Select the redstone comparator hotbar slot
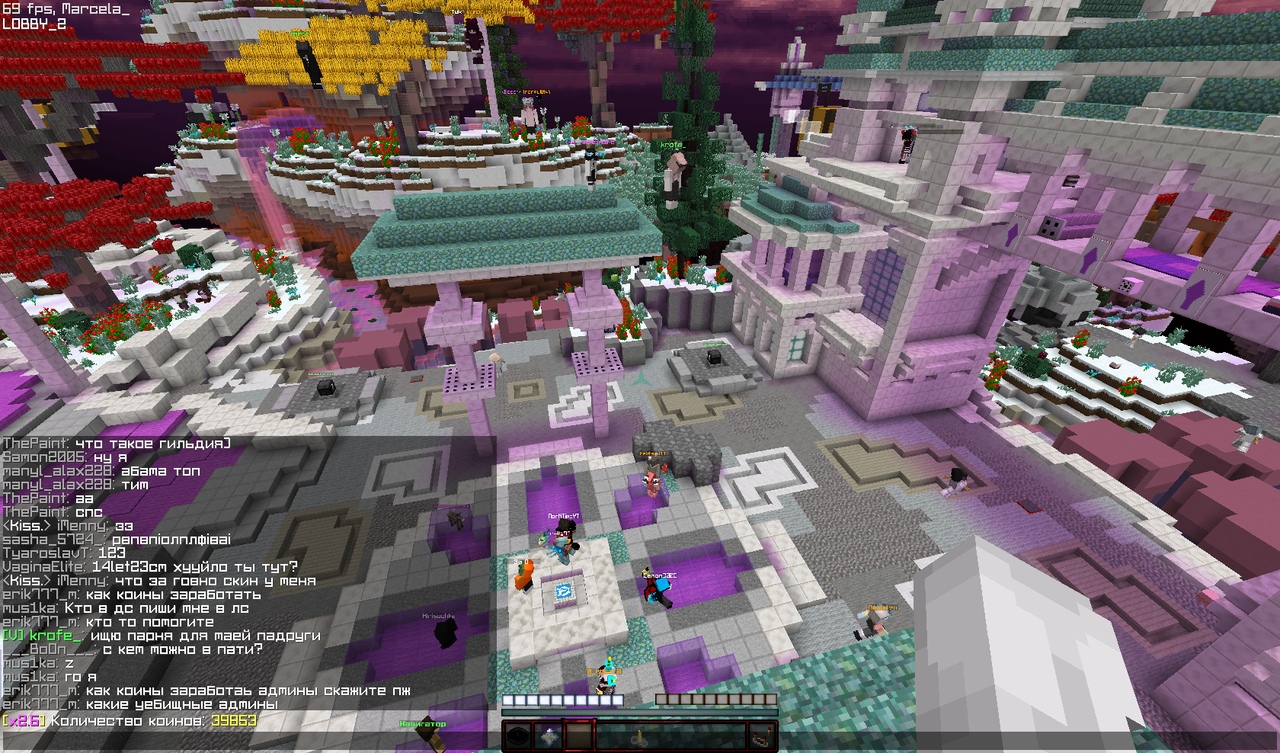Image resolution: width=1280 pixels, height=753 pixels. pyautogui.click(x=762, y=737)
